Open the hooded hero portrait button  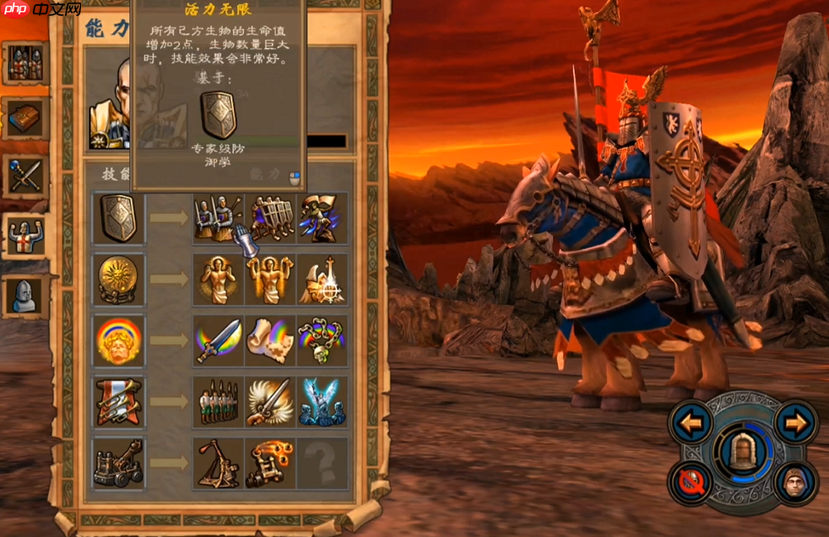pos(796,481)
